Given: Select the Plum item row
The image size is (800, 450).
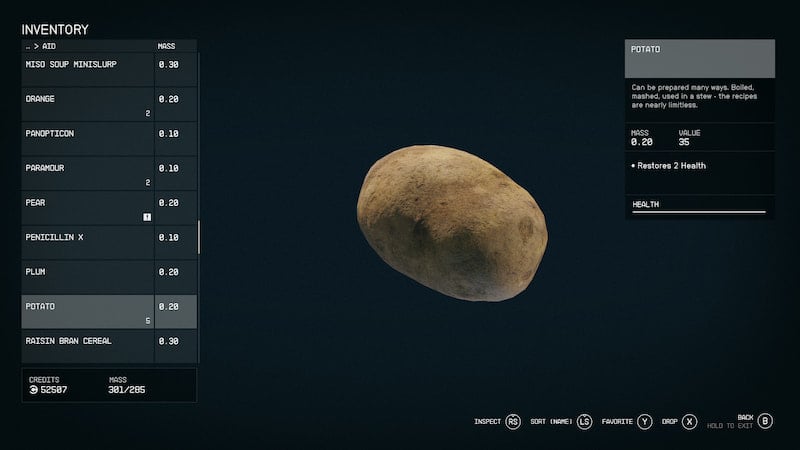Looking at the screenshot, I should coord(88,272).
